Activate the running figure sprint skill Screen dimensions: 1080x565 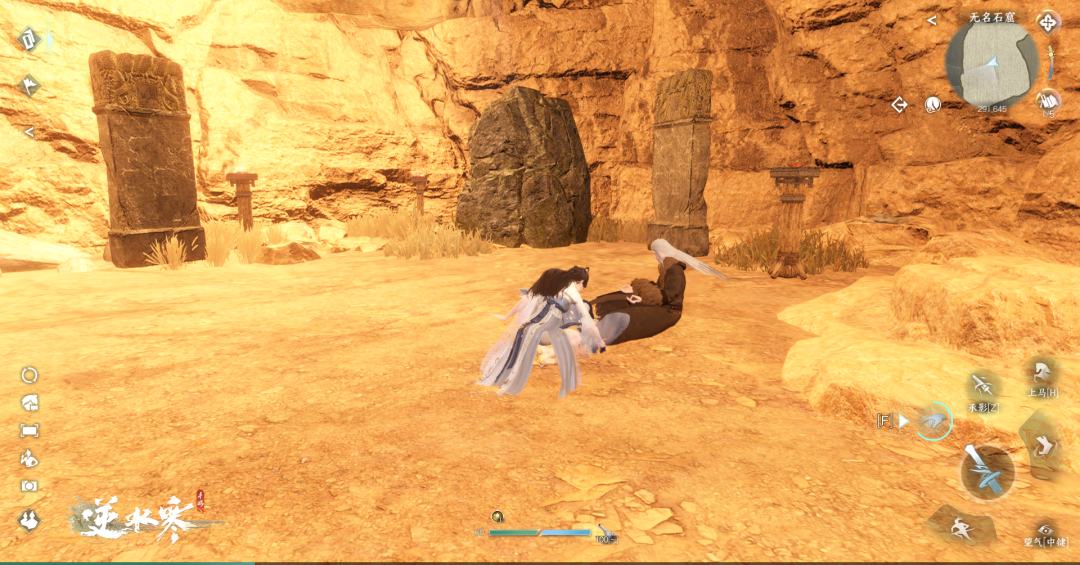962,525
